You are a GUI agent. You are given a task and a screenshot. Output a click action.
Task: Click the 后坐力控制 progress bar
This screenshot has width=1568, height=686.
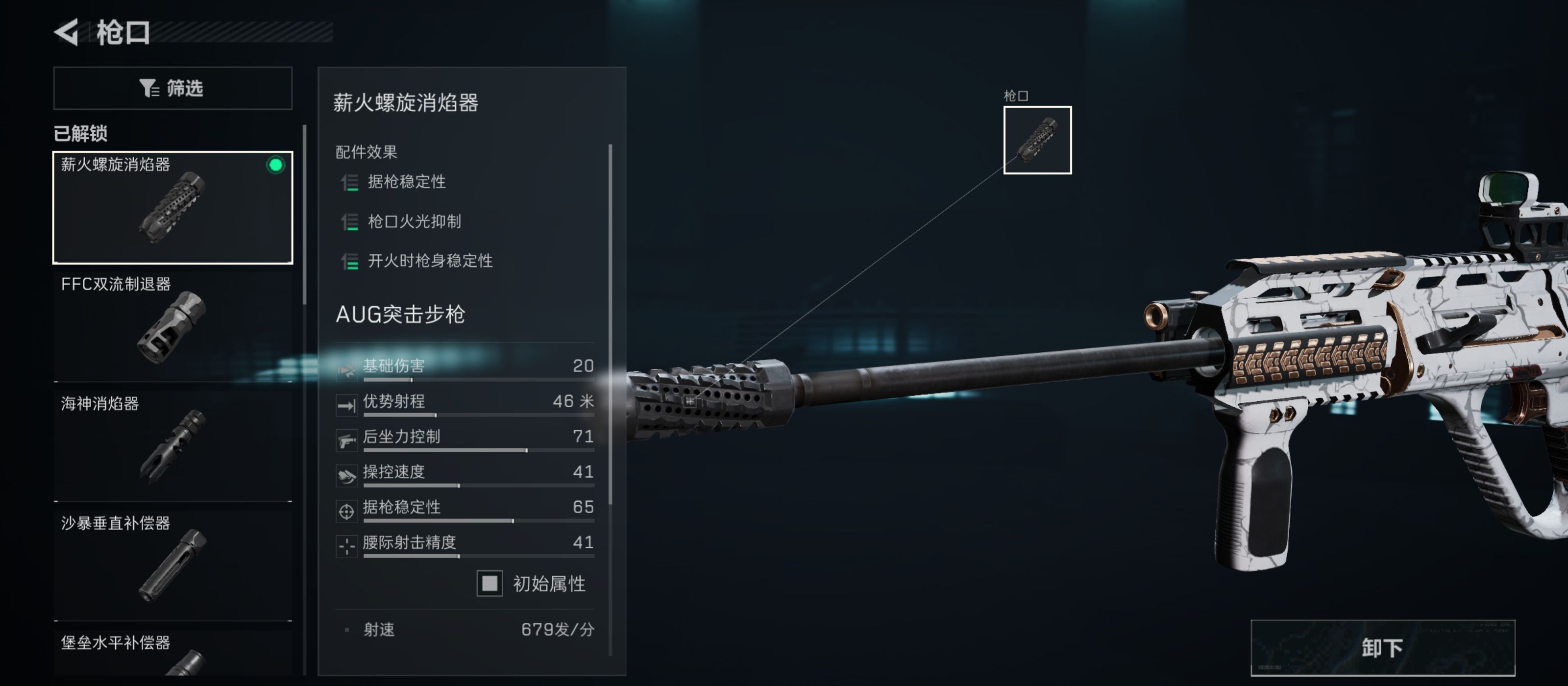480,450
